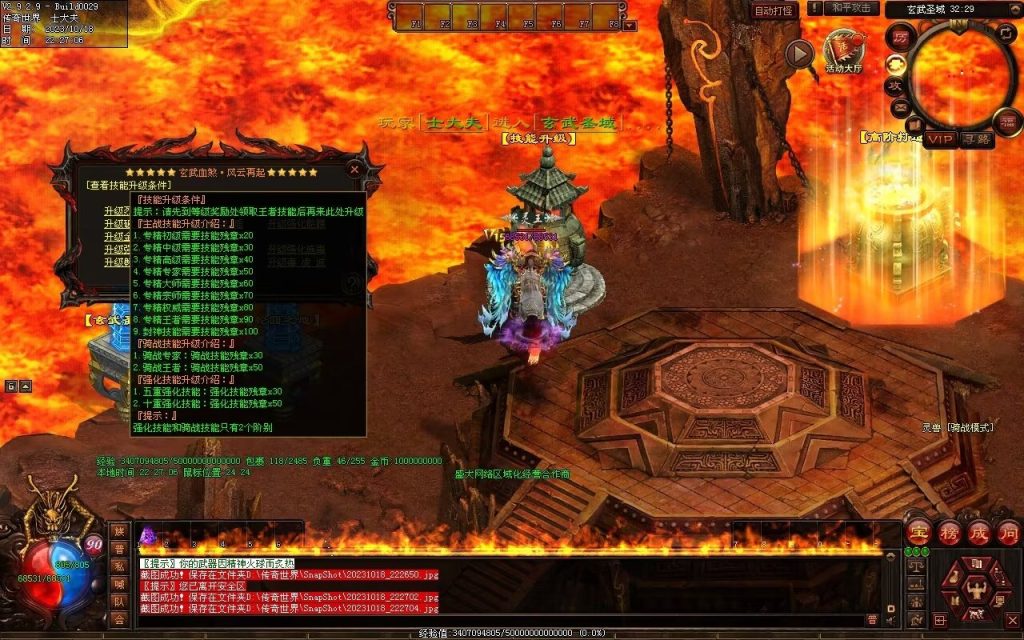This screenshot has height=640, width=1024.
Task: Toggle the 自动打怪 auto-fight button
Action: click(774, 10)
